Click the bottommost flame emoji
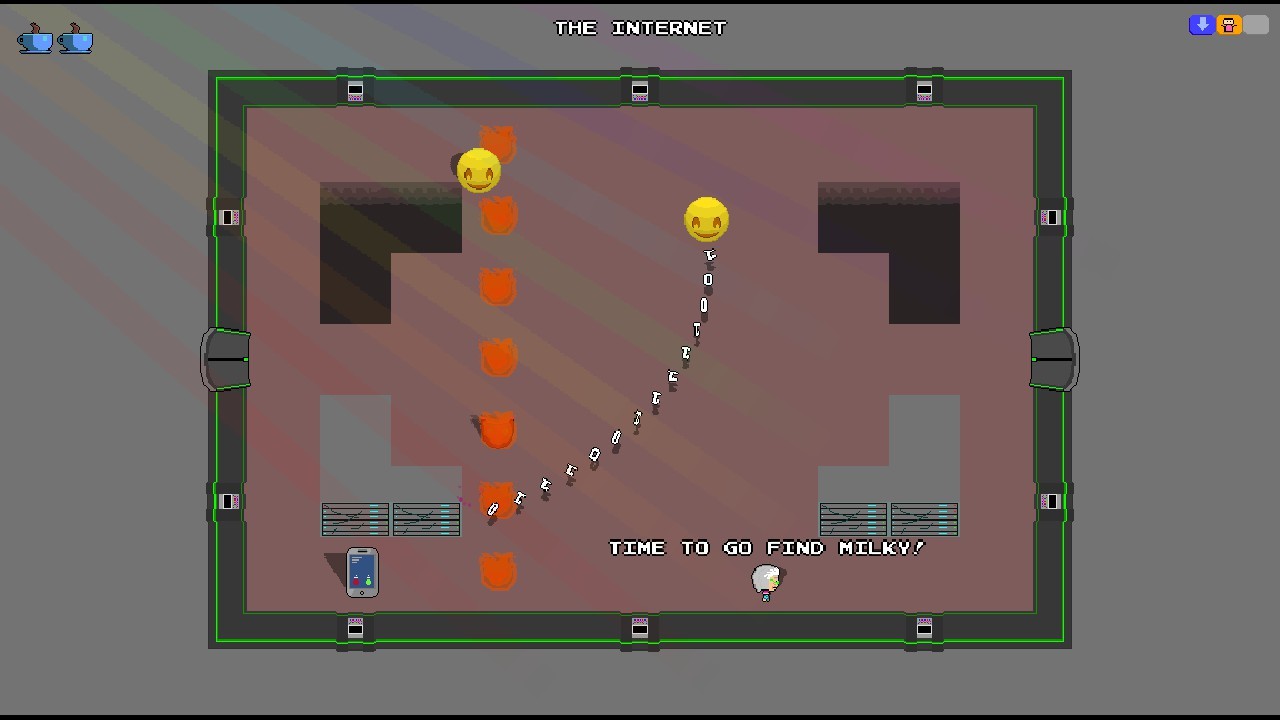 pyautogui.click(x=497, y=568)
